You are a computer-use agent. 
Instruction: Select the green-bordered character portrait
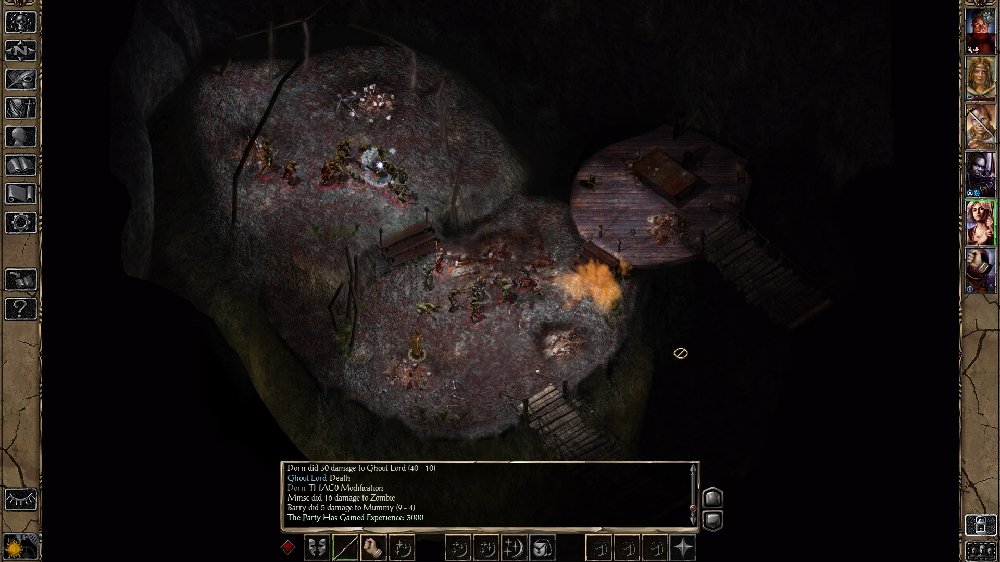[980, 222]
